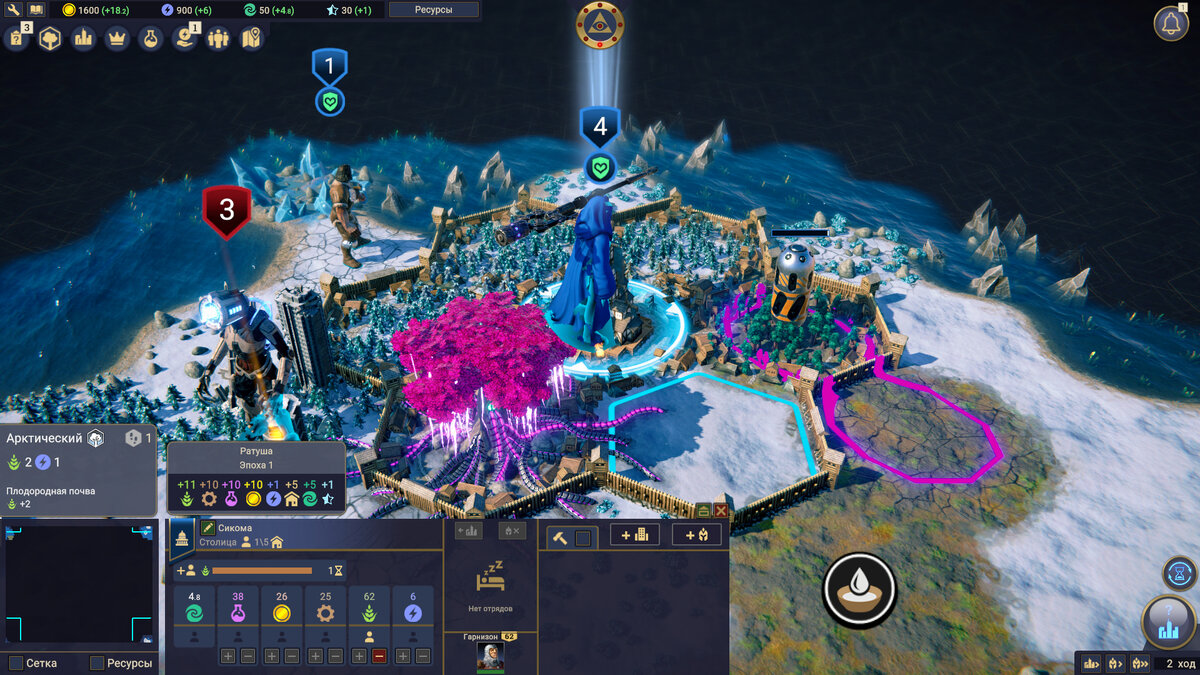This screenshot has height=675, width=1200.
Task: Close the city panel with red X
Action: 720,510
